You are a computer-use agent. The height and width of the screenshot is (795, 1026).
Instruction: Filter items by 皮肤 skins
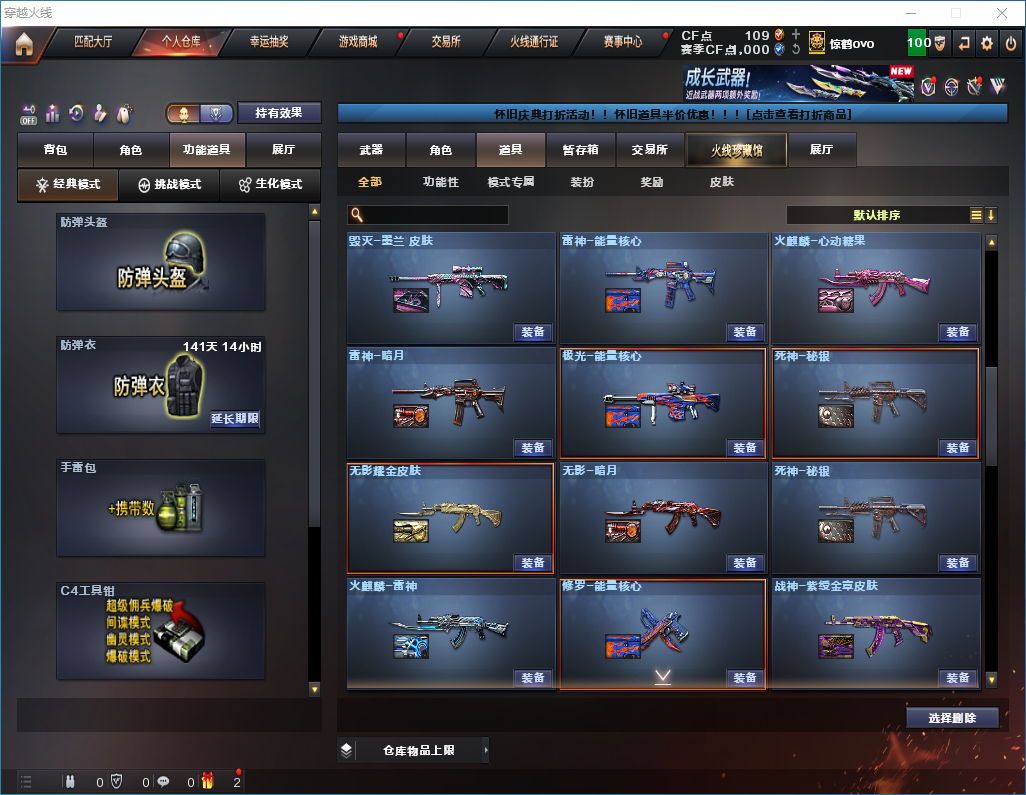coord(721,182)
